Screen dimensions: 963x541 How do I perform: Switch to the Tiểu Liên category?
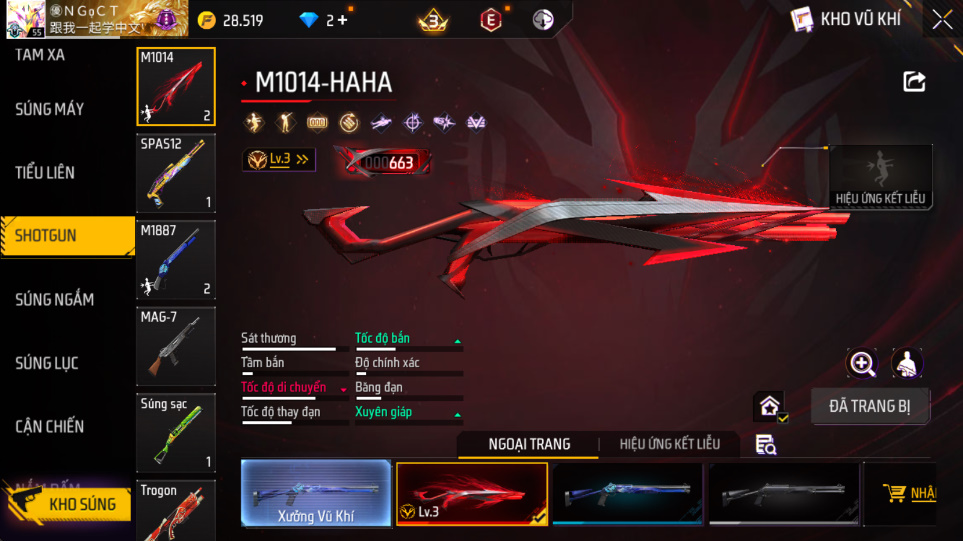tap(45, 173)
